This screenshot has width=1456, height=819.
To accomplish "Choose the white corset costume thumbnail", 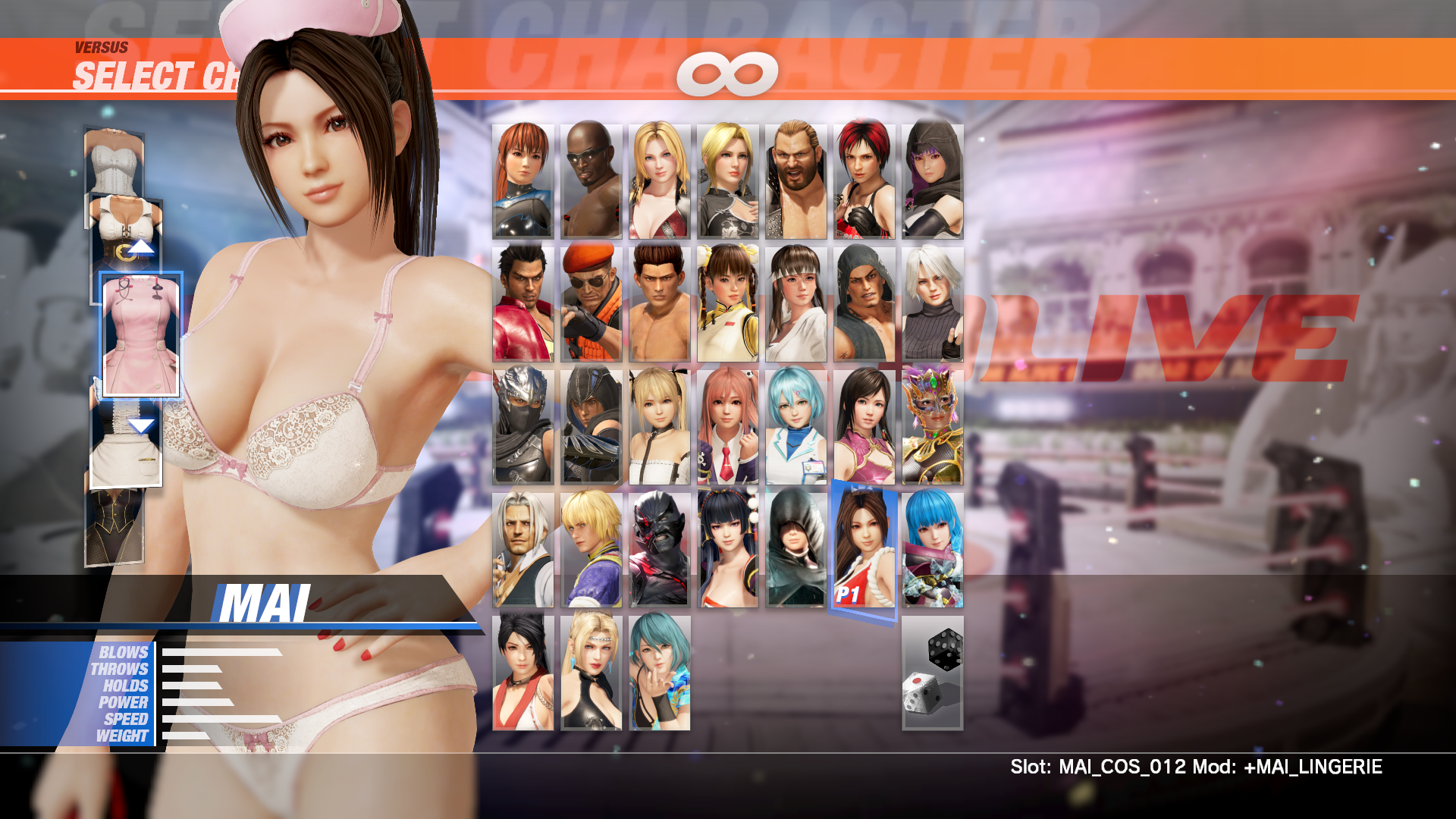I will [x=114, y=163].
